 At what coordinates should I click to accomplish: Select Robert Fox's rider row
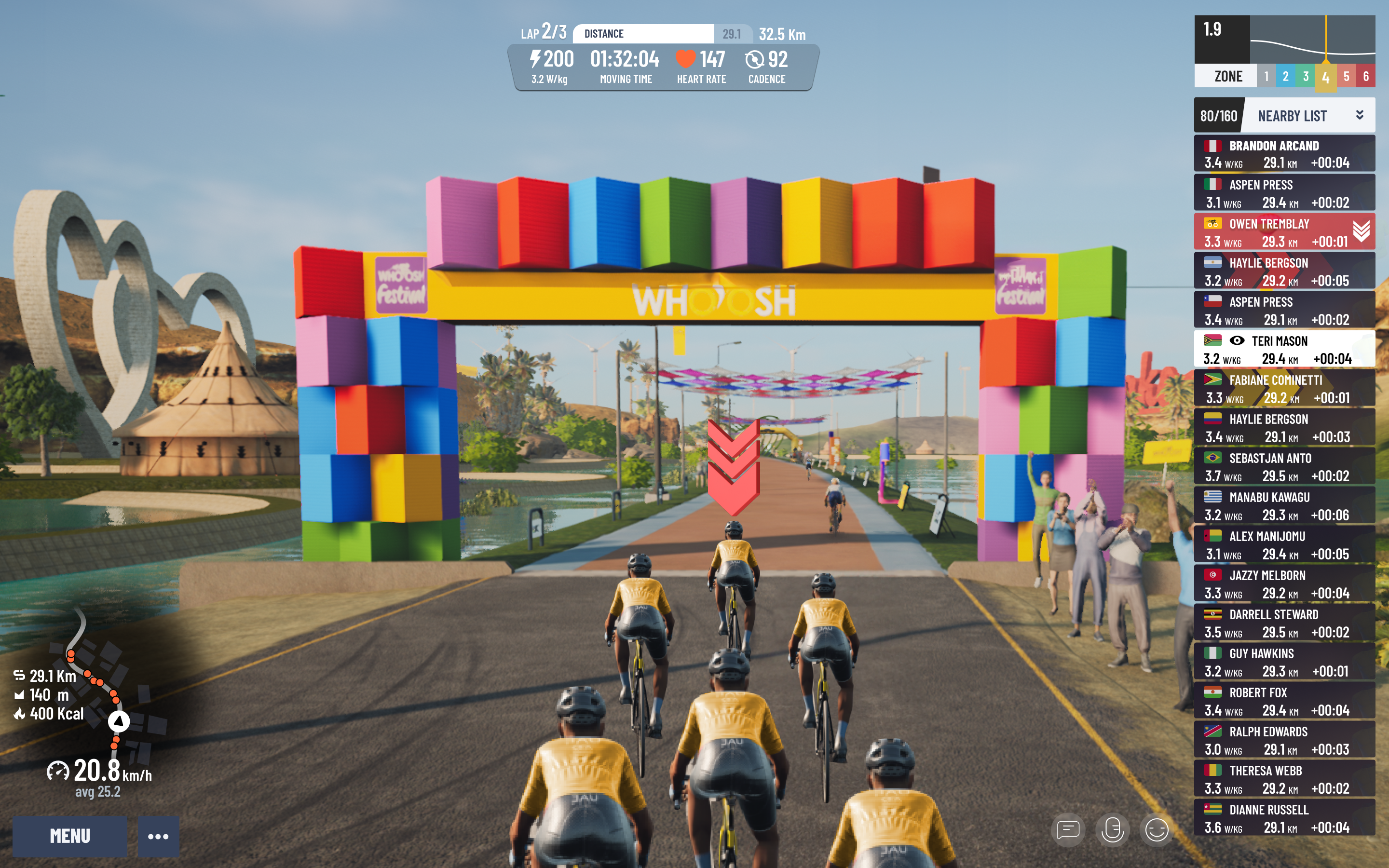pos(1284,700)
